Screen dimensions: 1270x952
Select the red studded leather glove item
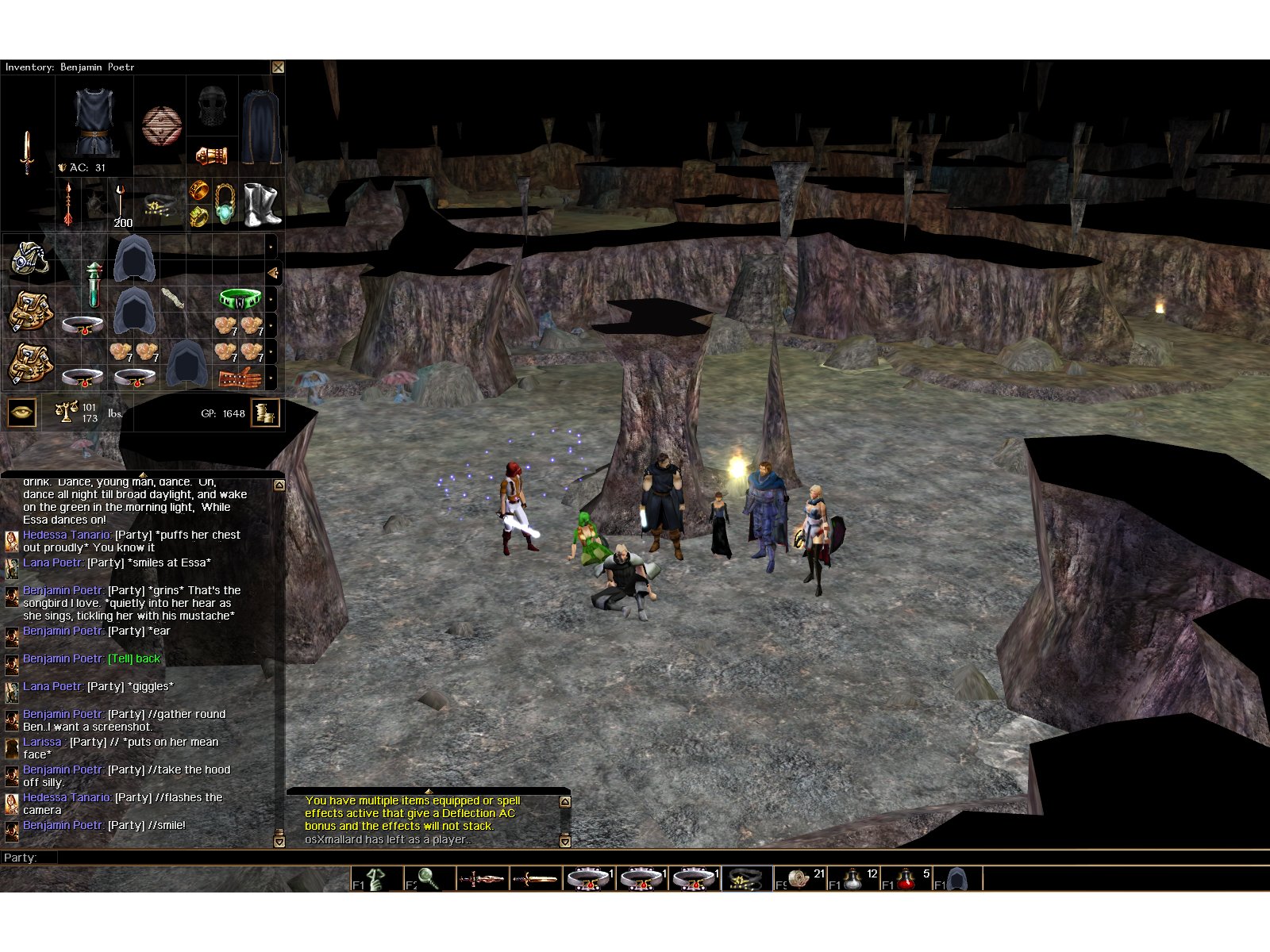pos(239,377)
